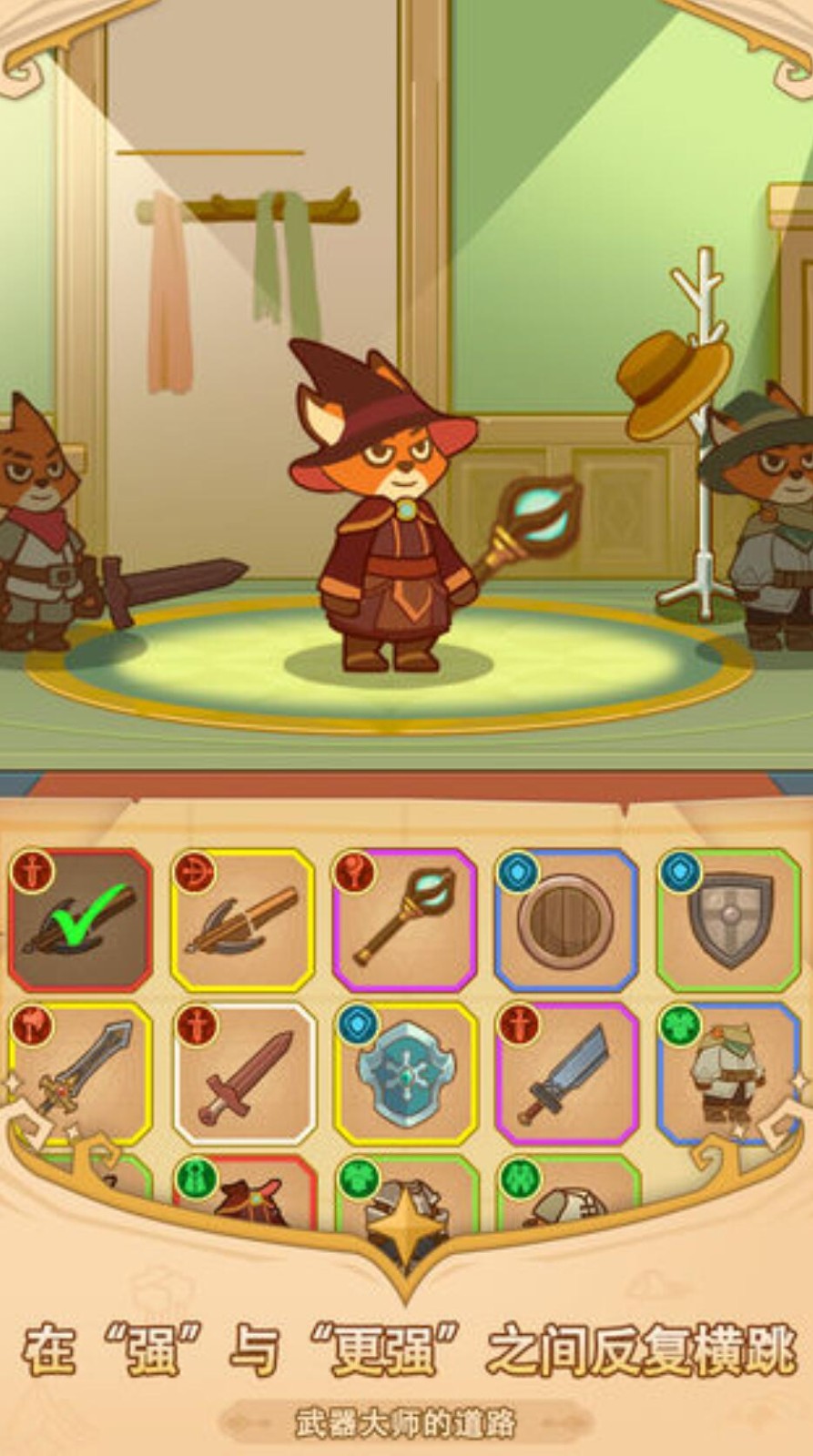Choose the yellow-bordered crossbow slot
This screenshot has width=813, height=1456.
point(242,921)
